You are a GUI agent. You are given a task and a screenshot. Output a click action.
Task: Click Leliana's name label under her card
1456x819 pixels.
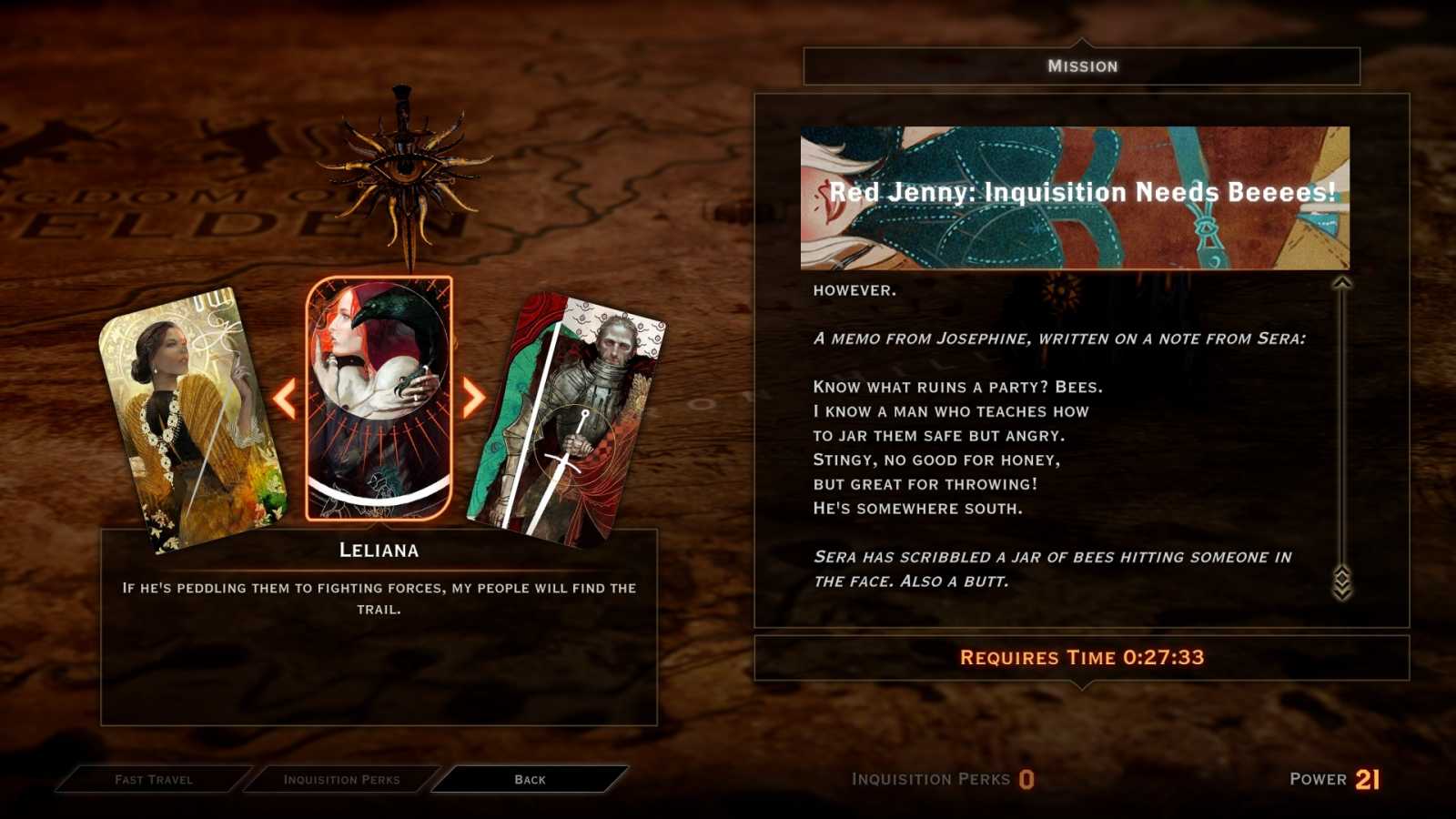(378, 550)
